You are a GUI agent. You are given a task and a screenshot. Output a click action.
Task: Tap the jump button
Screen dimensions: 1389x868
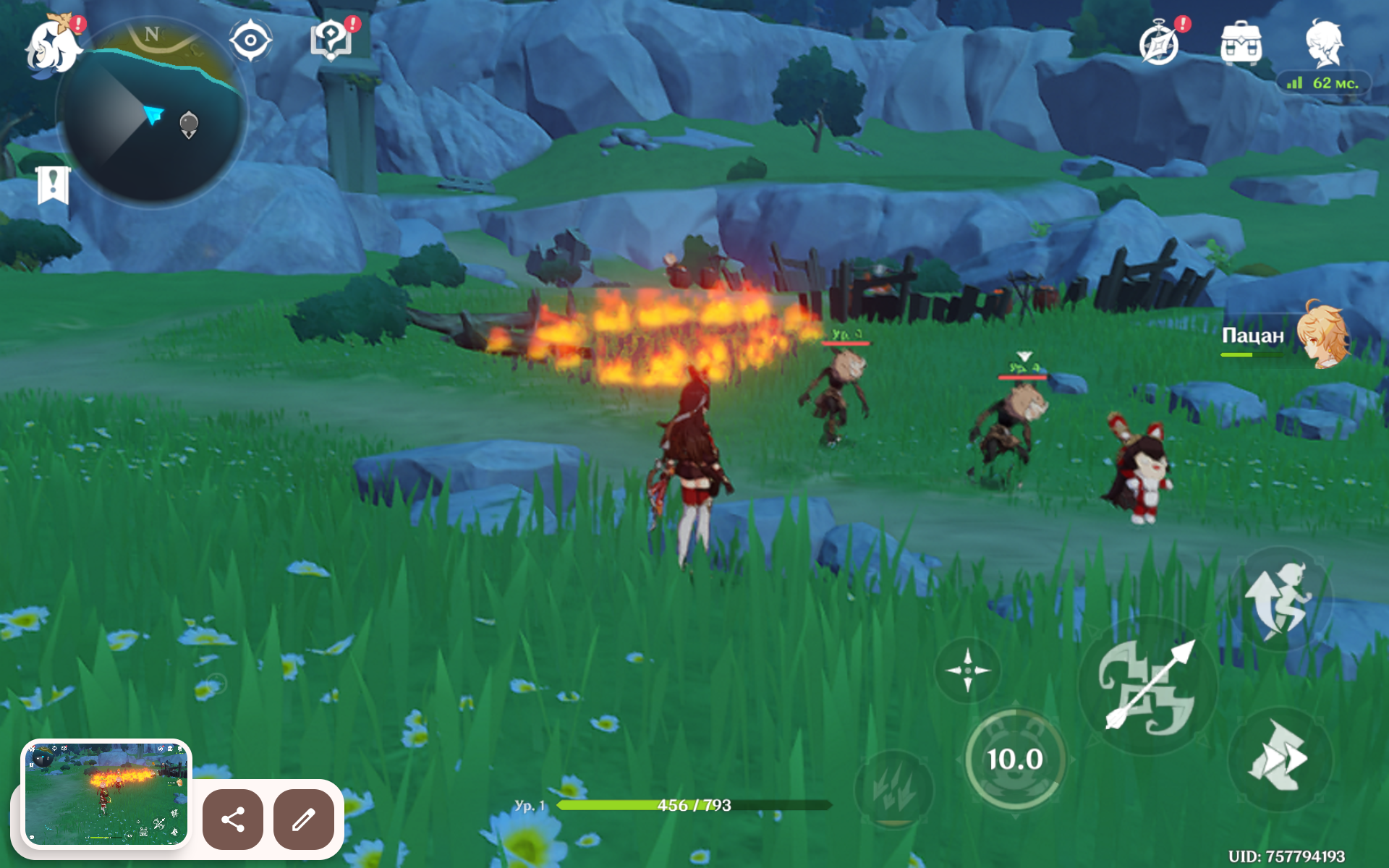tap(1278, 600)
